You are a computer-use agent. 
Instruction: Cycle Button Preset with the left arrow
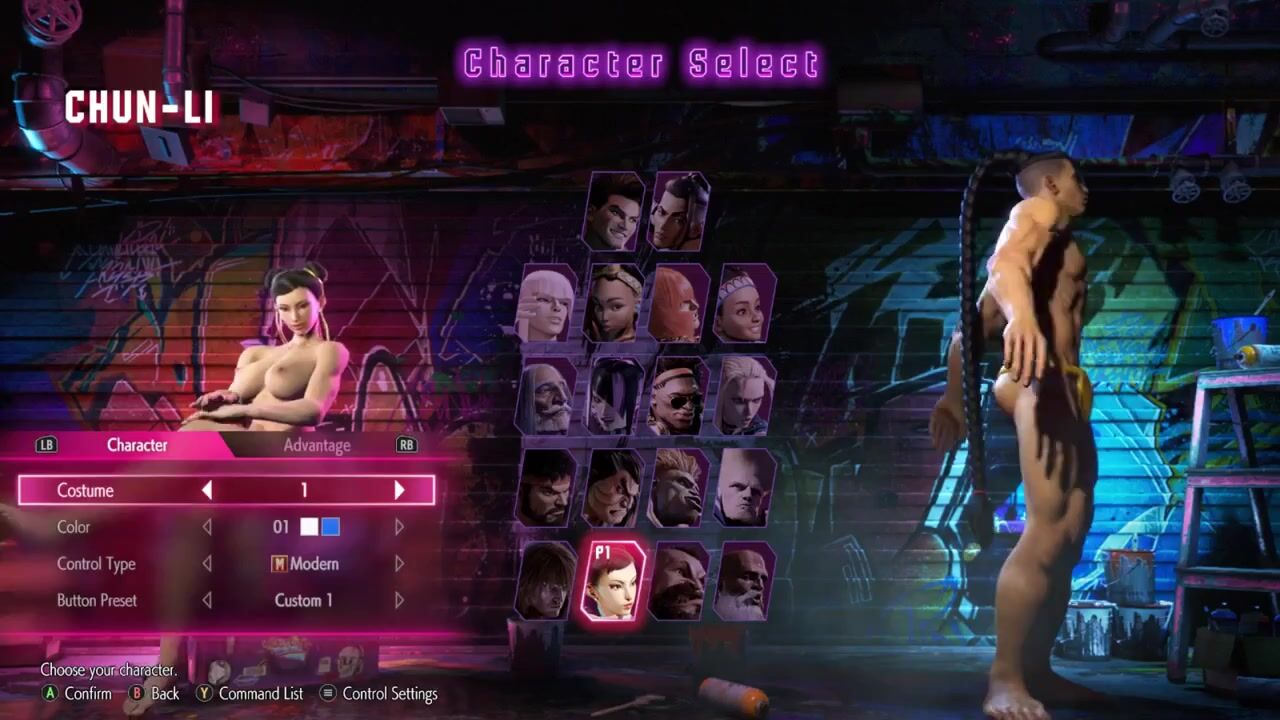[207, 601]
